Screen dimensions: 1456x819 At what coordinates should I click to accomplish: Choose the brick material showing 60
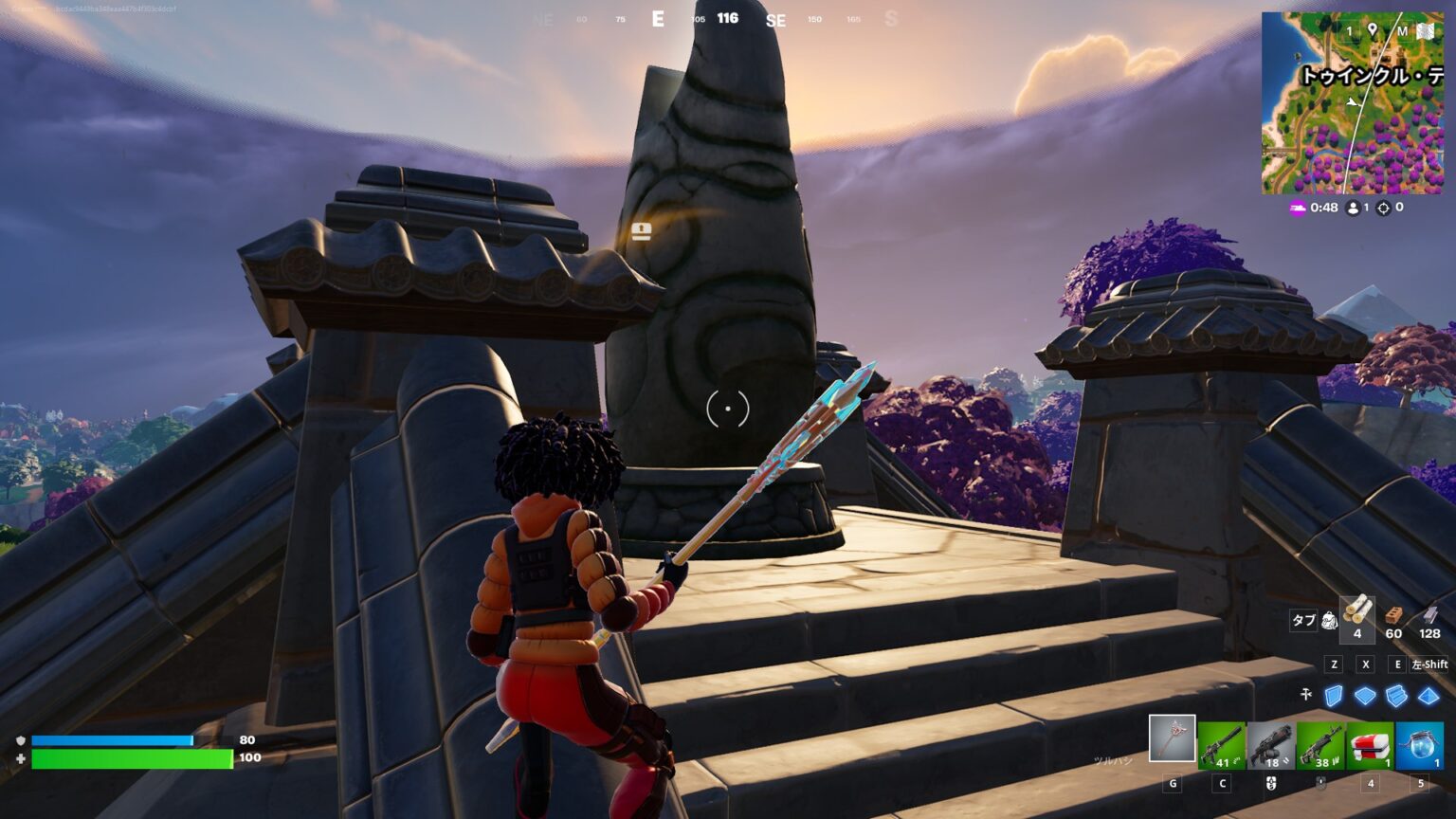pos(1393,616)
